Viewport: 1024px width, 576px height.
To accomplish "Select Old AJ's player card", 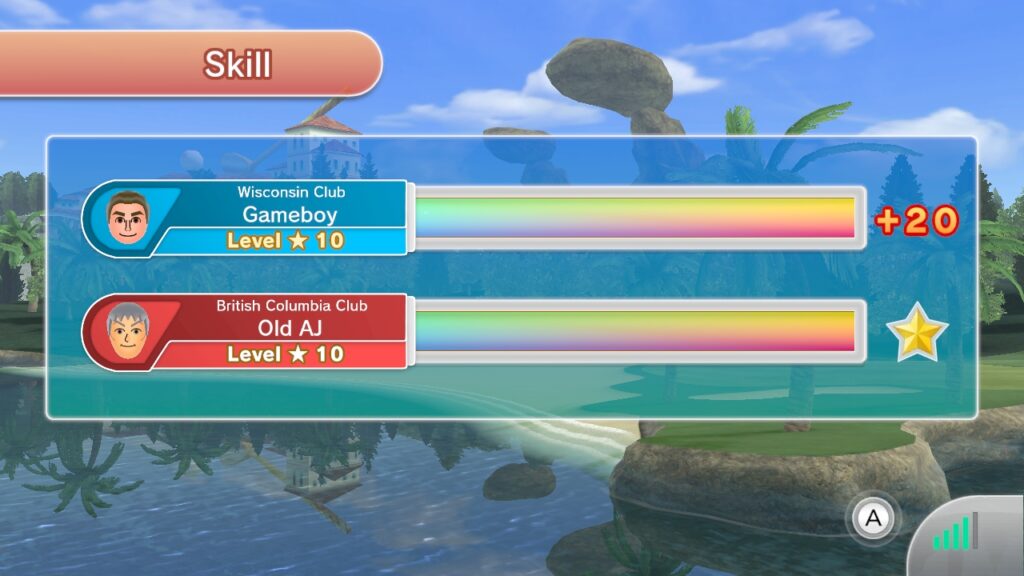I will 246,331.
